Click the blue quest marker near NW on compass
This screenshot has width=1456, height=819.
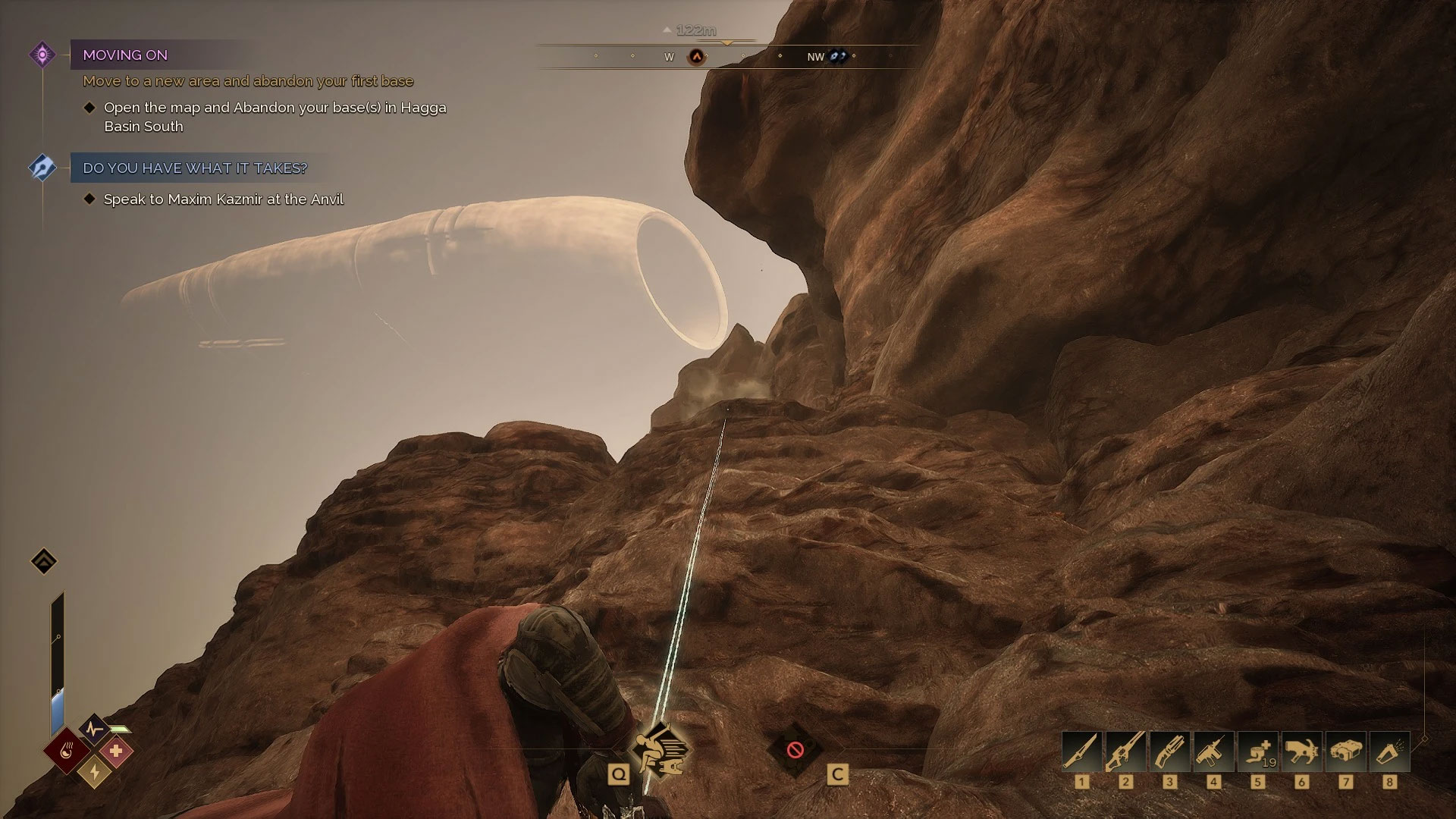837,56
